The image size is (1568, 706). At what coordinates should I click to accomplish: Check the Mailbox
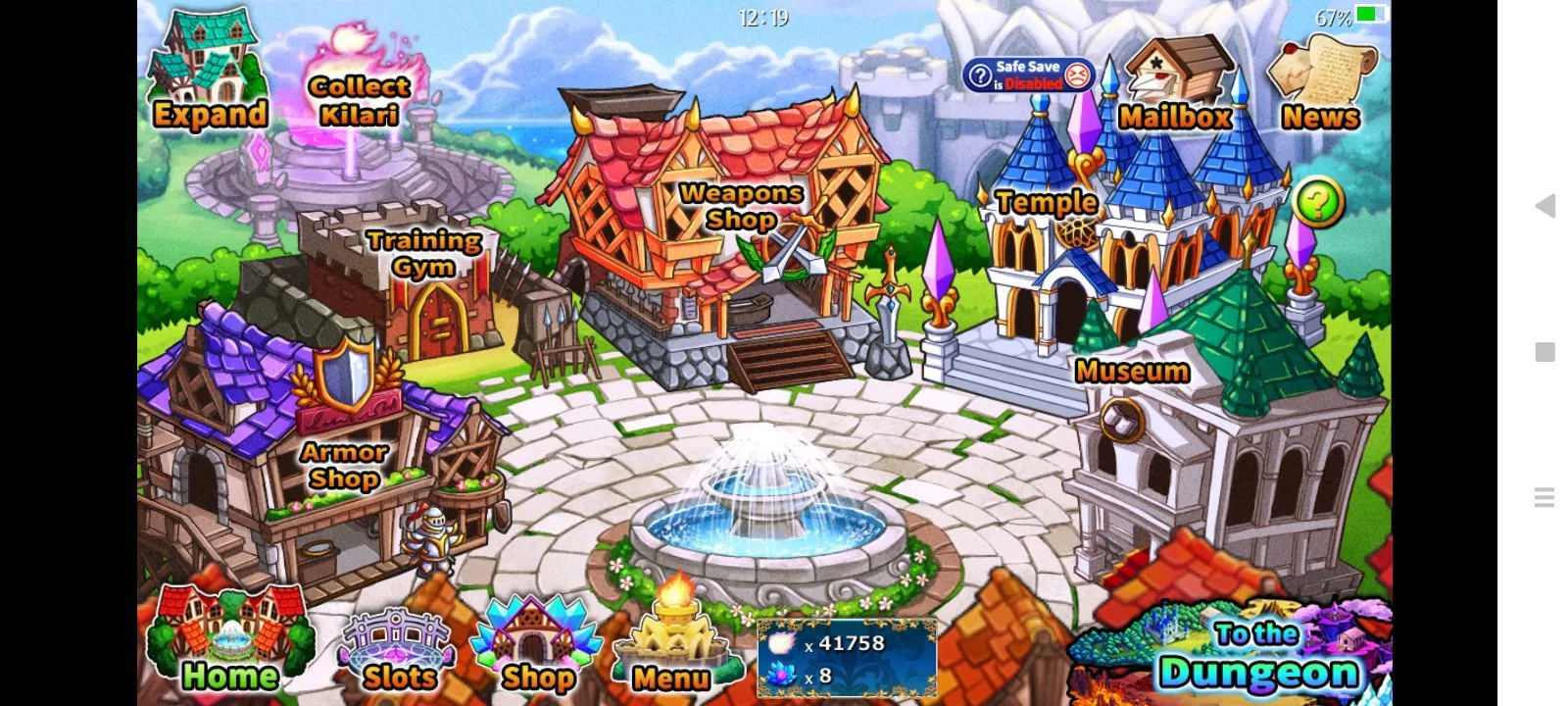pos(1175,88)
